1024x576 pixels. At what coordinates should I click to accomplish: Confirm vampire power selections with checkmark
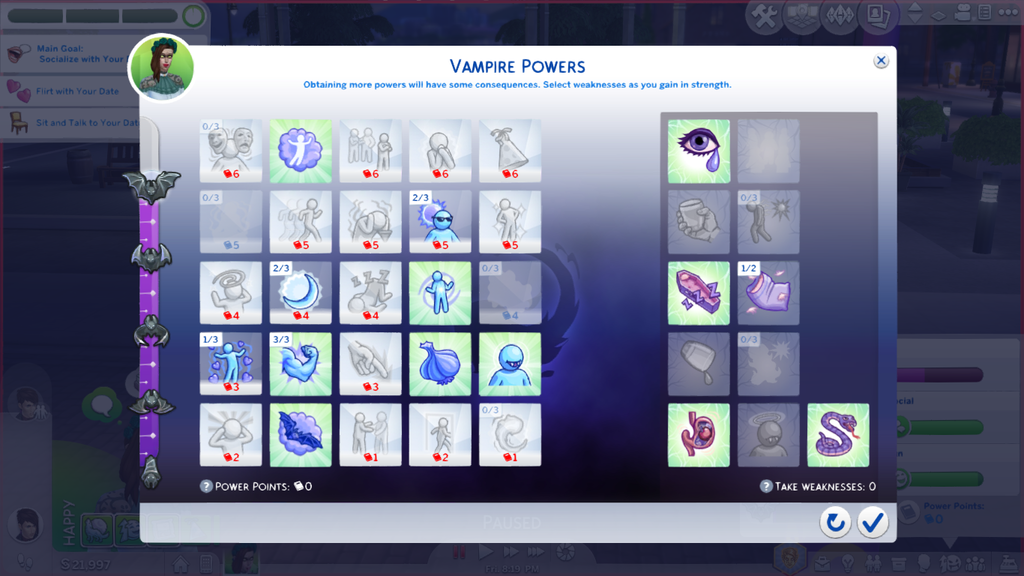873,521
